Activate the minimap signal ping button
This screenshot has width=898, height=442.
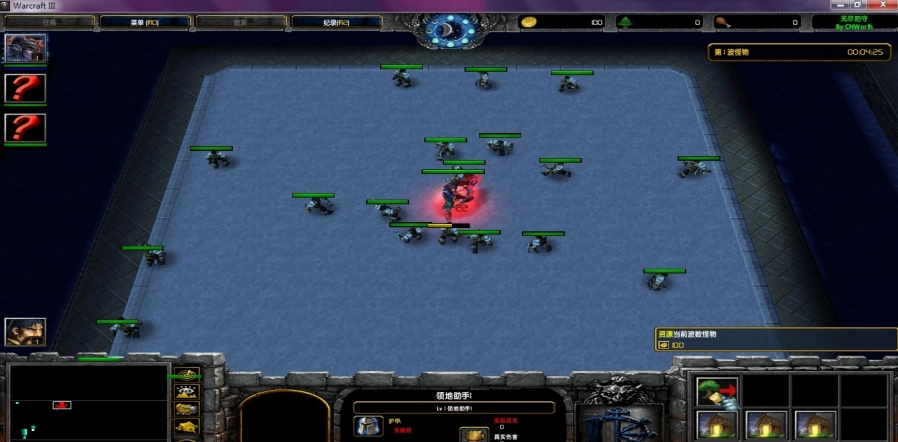(x=186, y=376)
